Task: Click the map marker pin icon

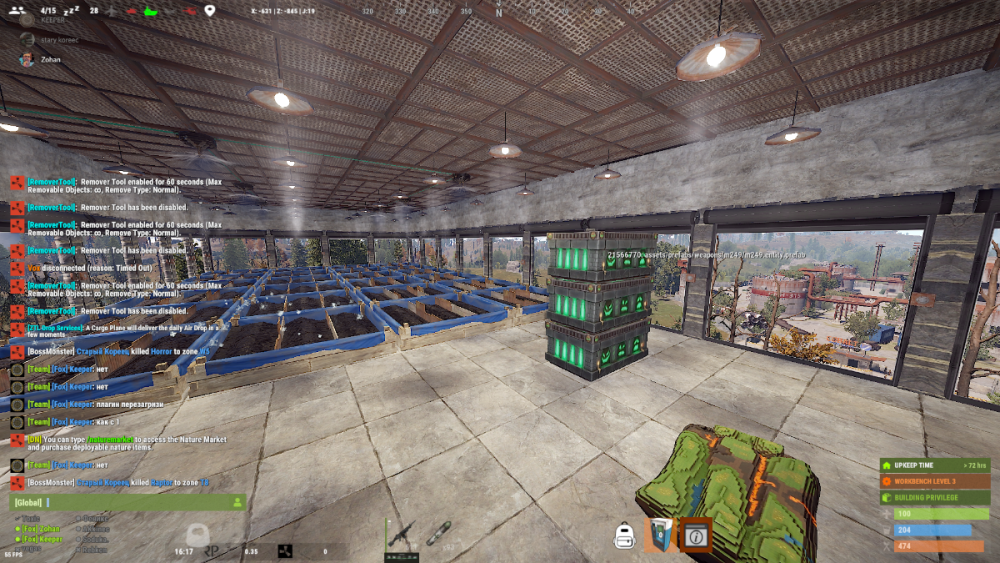Action: tap(209, 11)
